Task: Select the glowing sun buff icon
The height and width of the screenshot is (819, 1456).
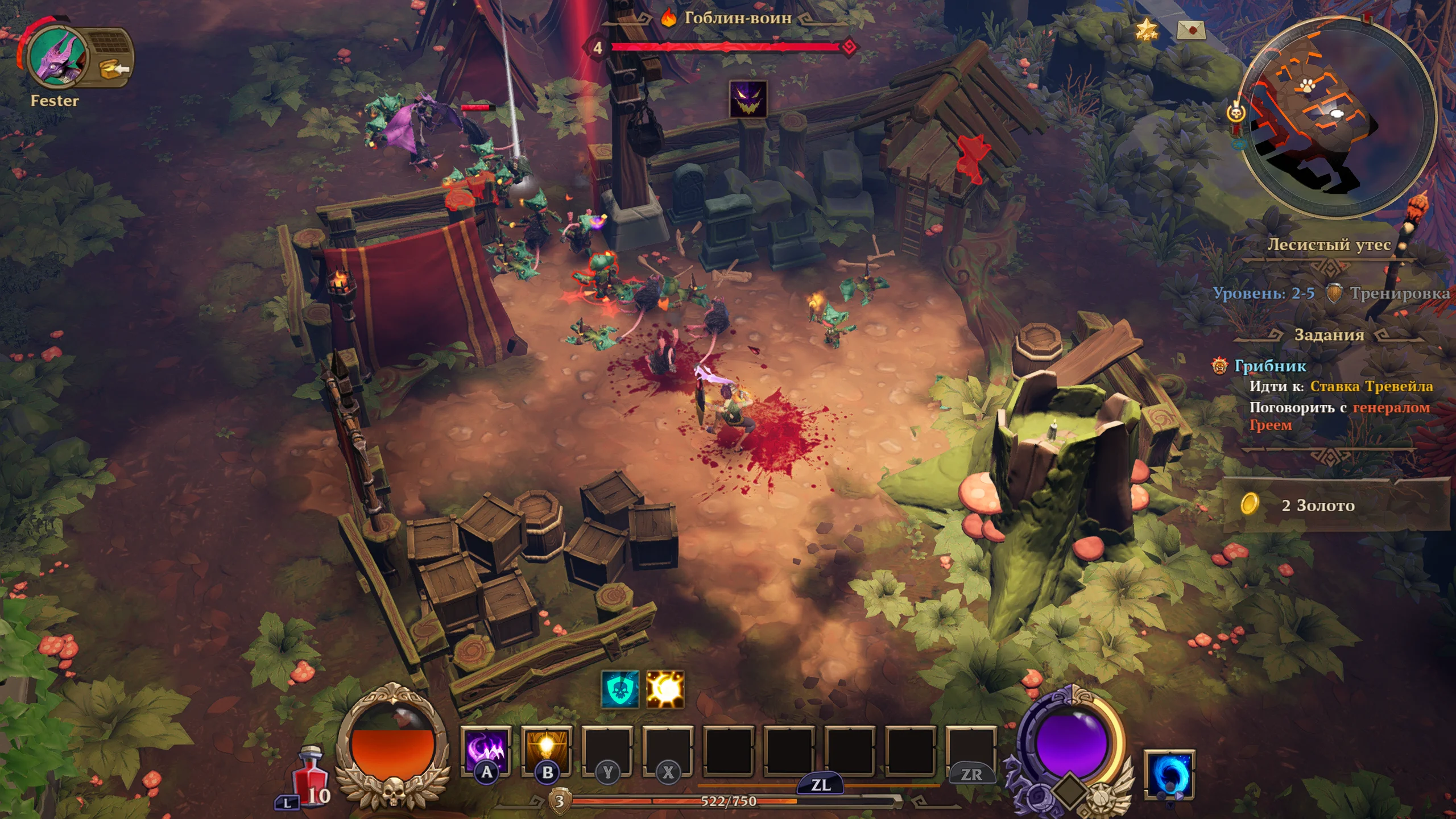Action: click(665, 690)
